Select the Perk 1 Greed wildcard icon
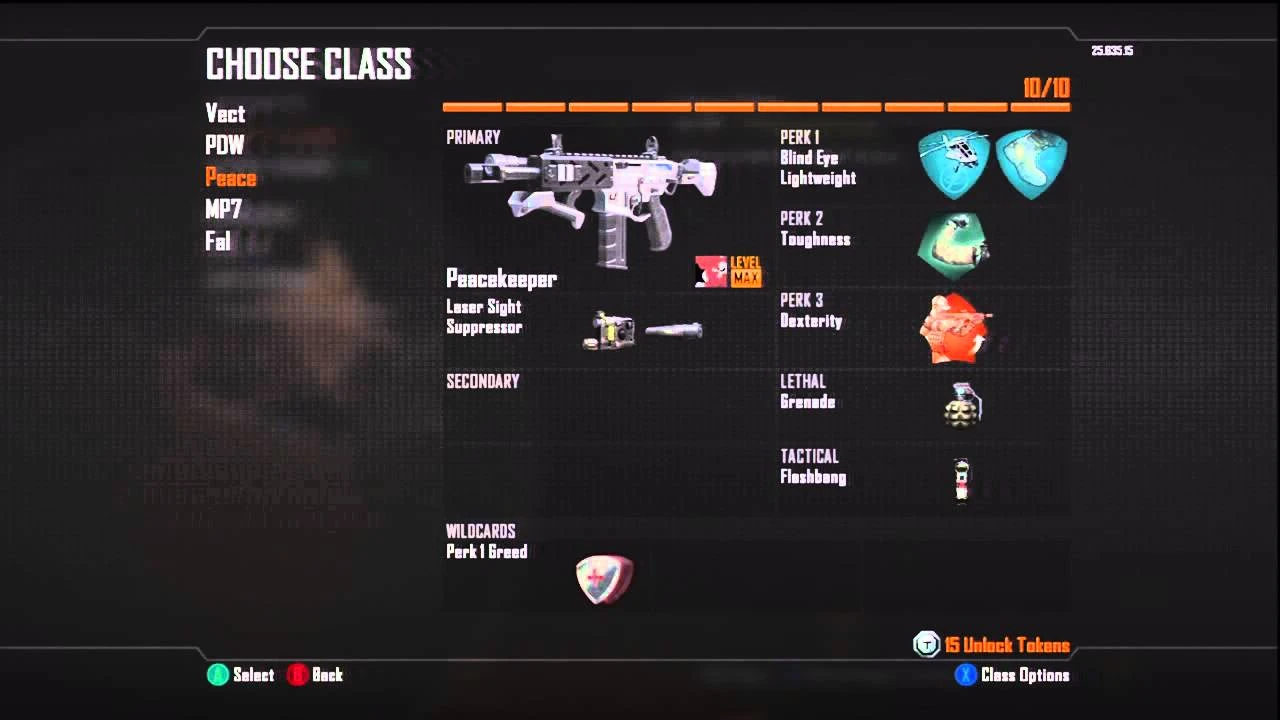The image size is (1280, 720). tap(604, 578)
